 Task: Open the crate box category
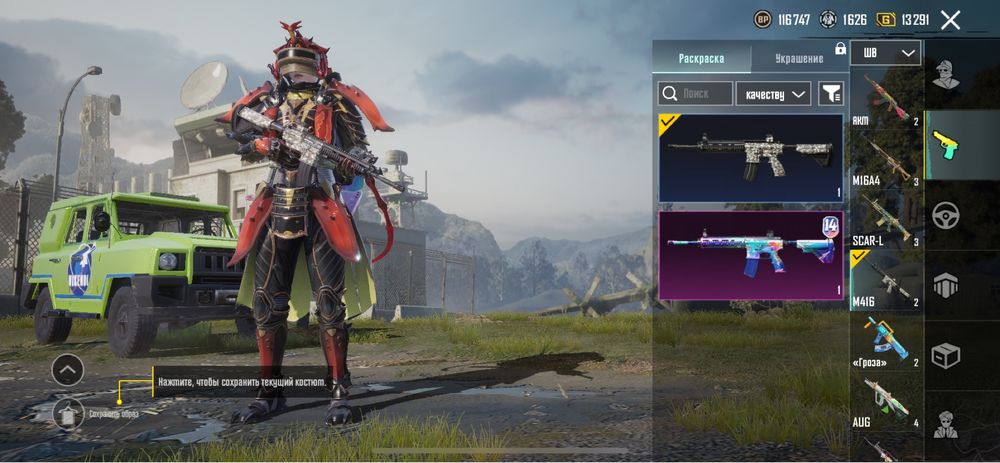click(945, 355)
